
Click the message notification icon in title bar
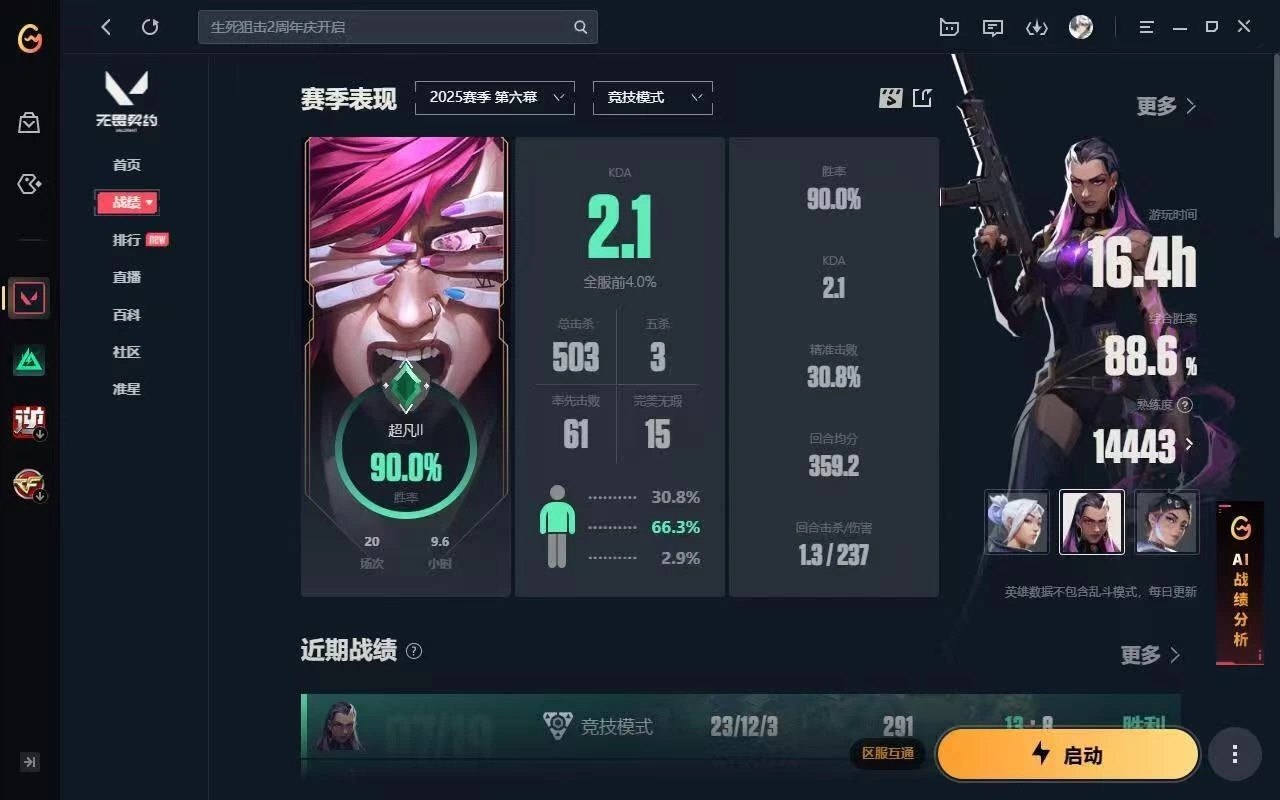[992, 27]
